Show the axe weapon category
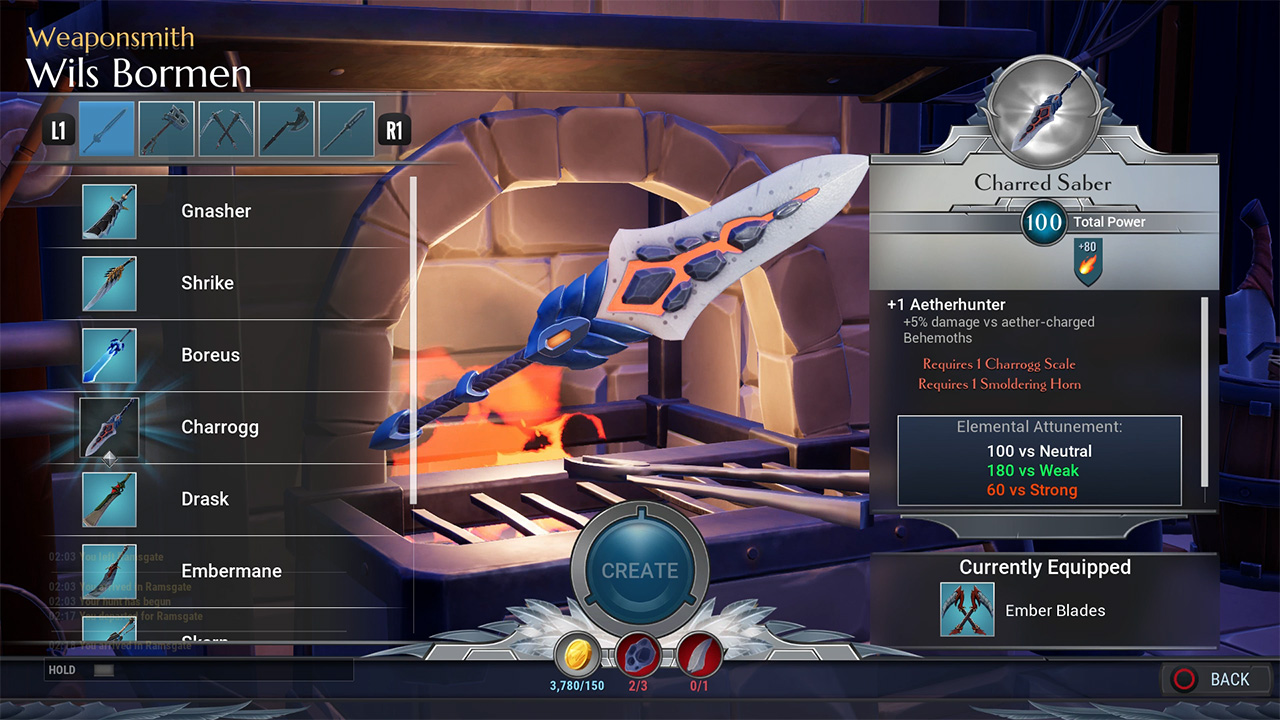The width and height of the screenshot is (1280, 720). click(286, 129)
